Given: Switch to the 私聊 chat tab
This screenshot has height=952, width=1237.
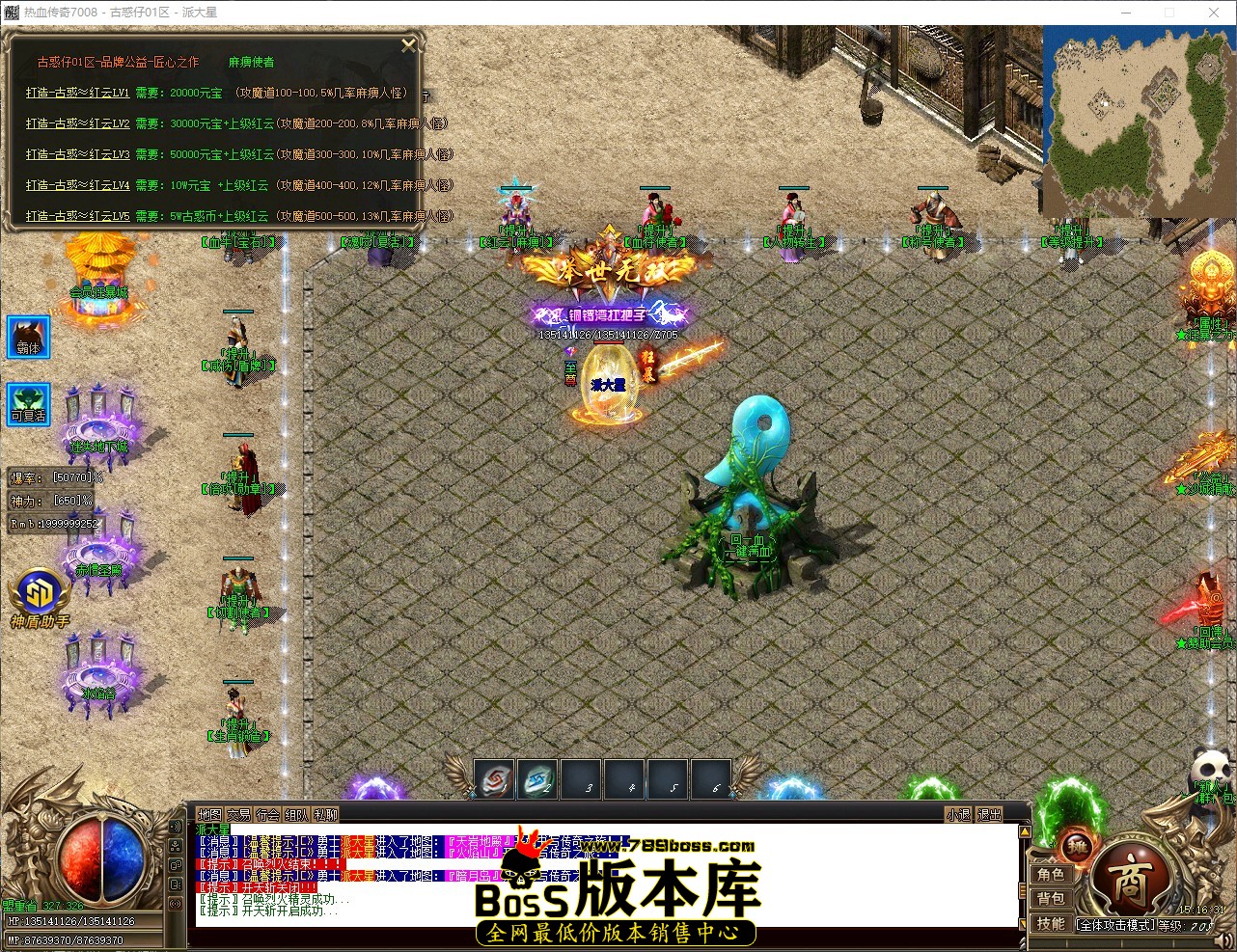Looking at the screenshot, I should coord(325,814).
